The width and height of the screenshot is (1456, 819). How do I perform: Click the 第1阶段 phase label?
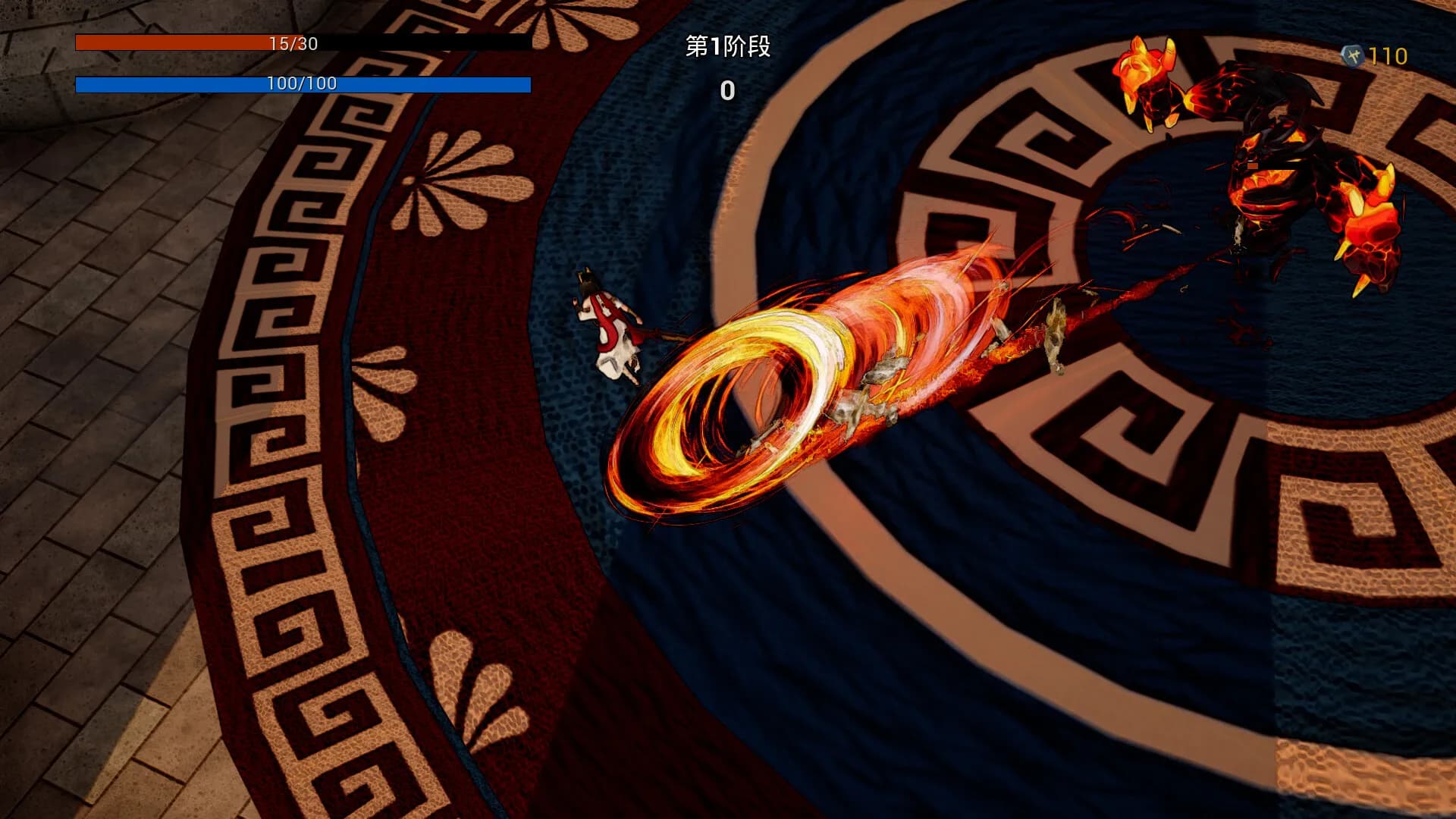pyautogui.click(x=726, y=47)
